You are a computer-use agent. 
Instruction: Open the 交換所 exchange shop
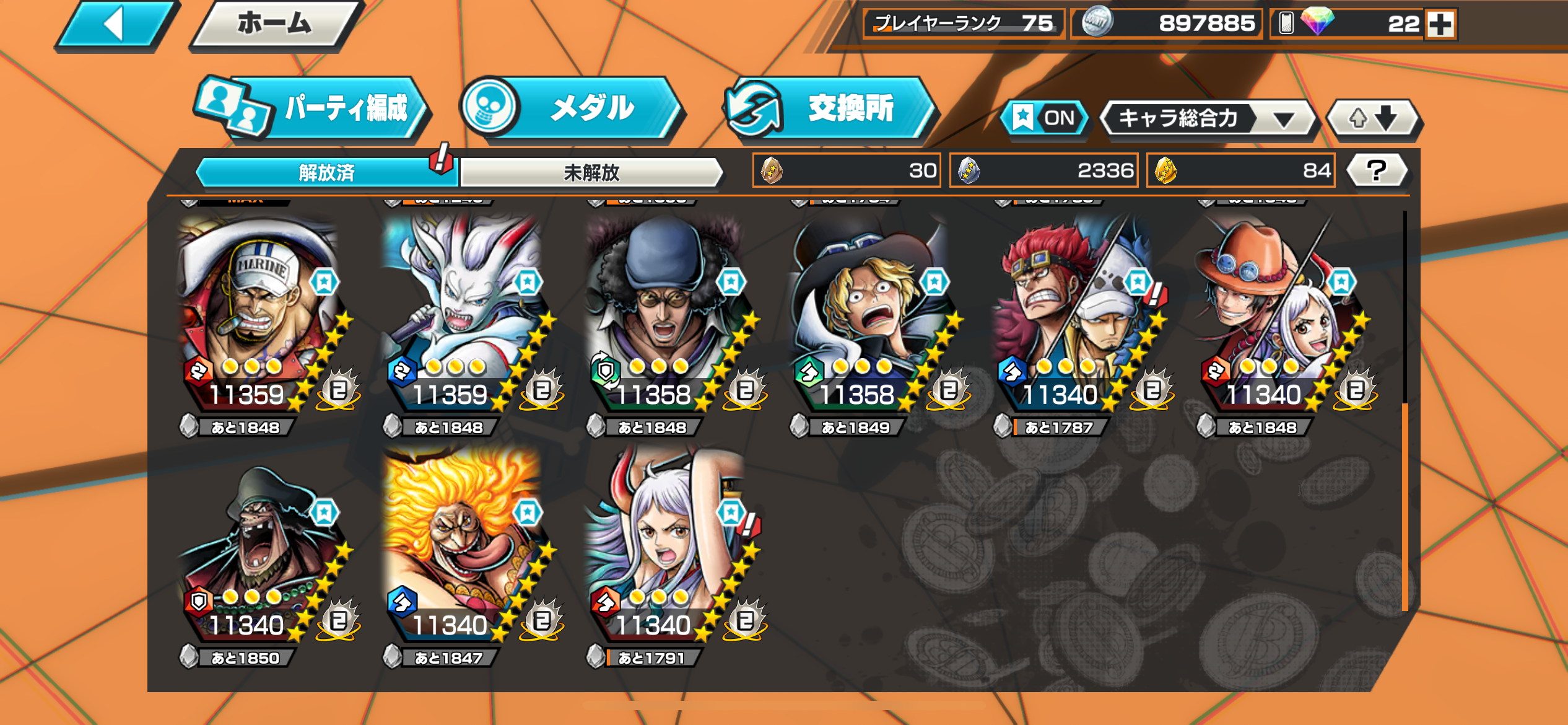[x=833, y=109]
